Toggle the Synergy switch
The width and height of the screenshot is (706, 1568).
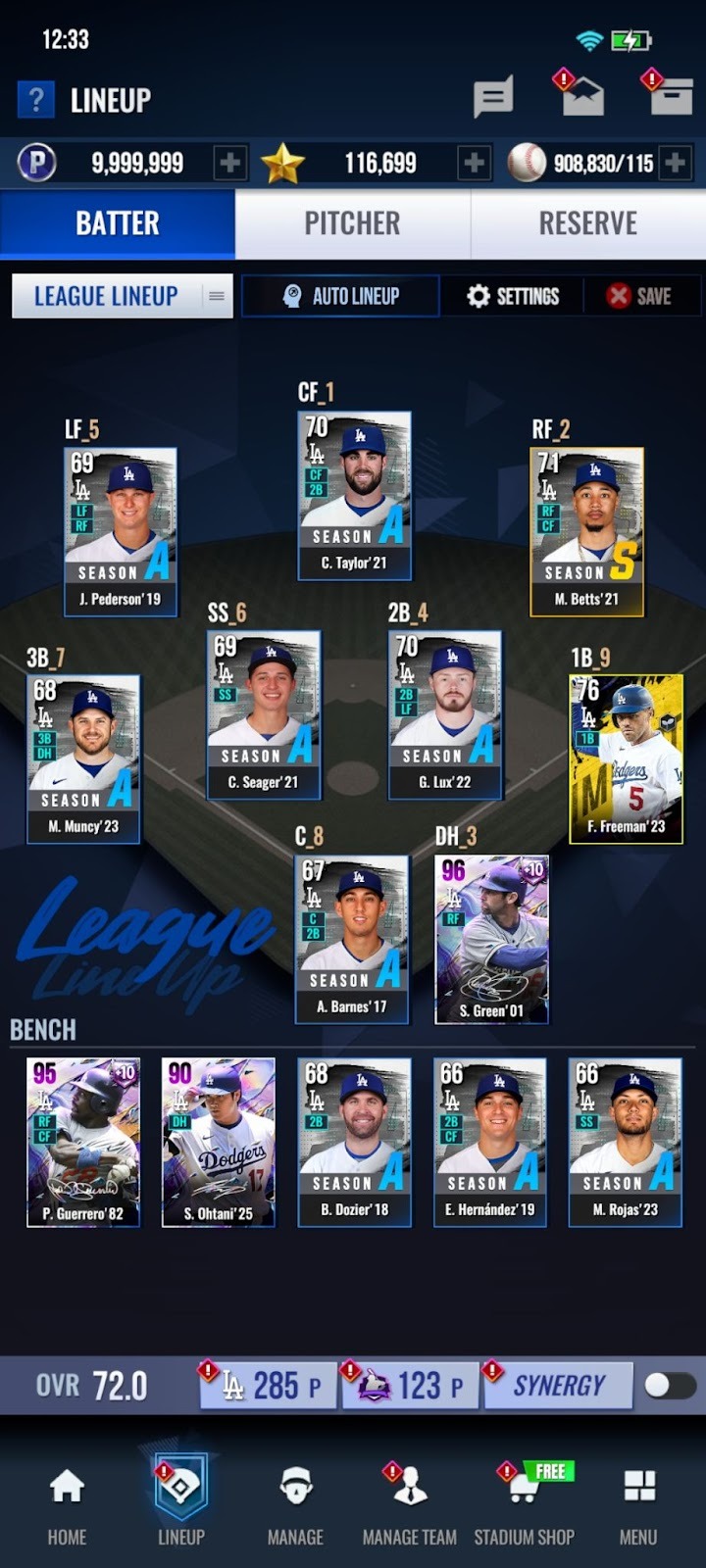670,1385
